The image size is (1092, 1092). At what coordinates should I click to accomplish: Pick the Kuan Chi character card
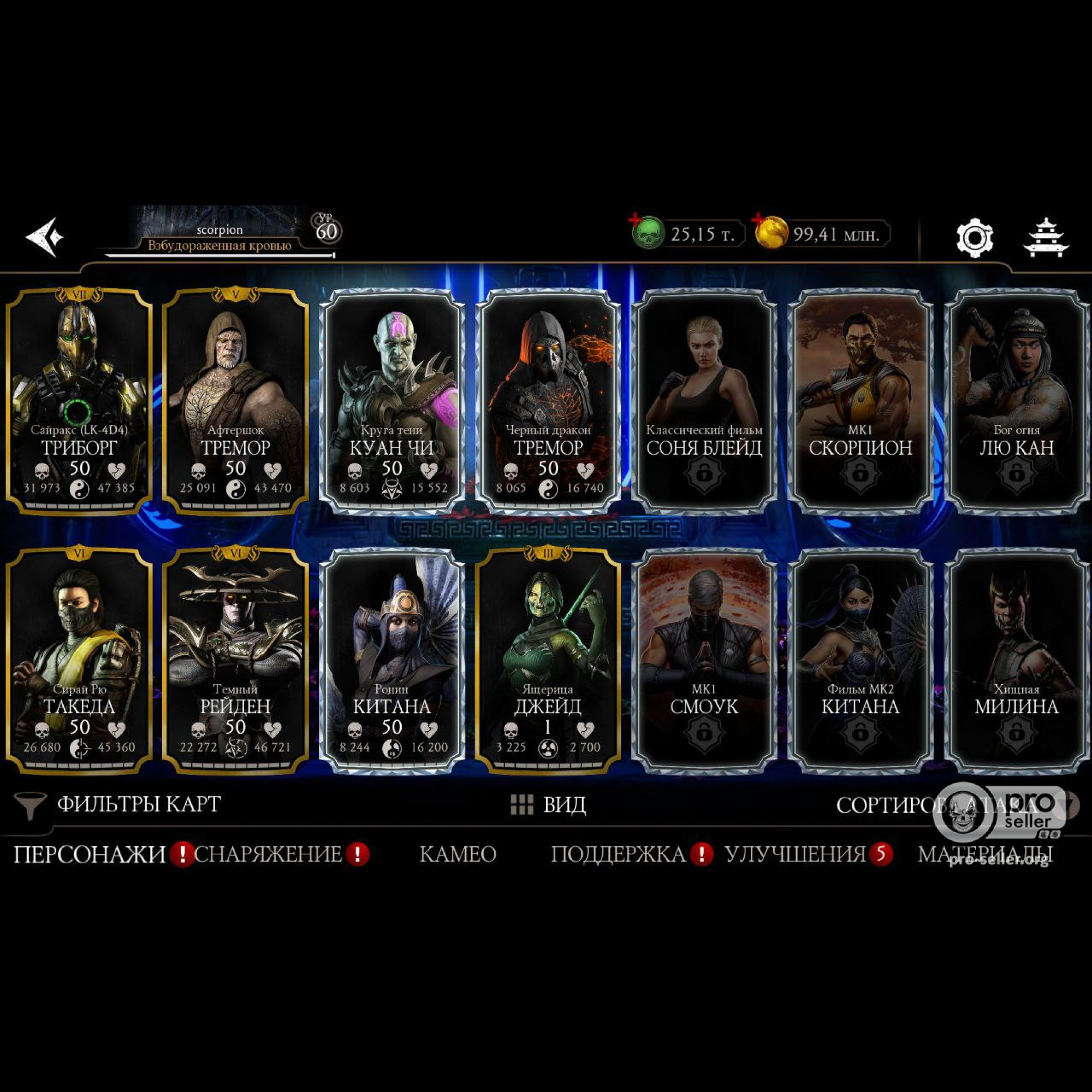[x=391, y=401]
